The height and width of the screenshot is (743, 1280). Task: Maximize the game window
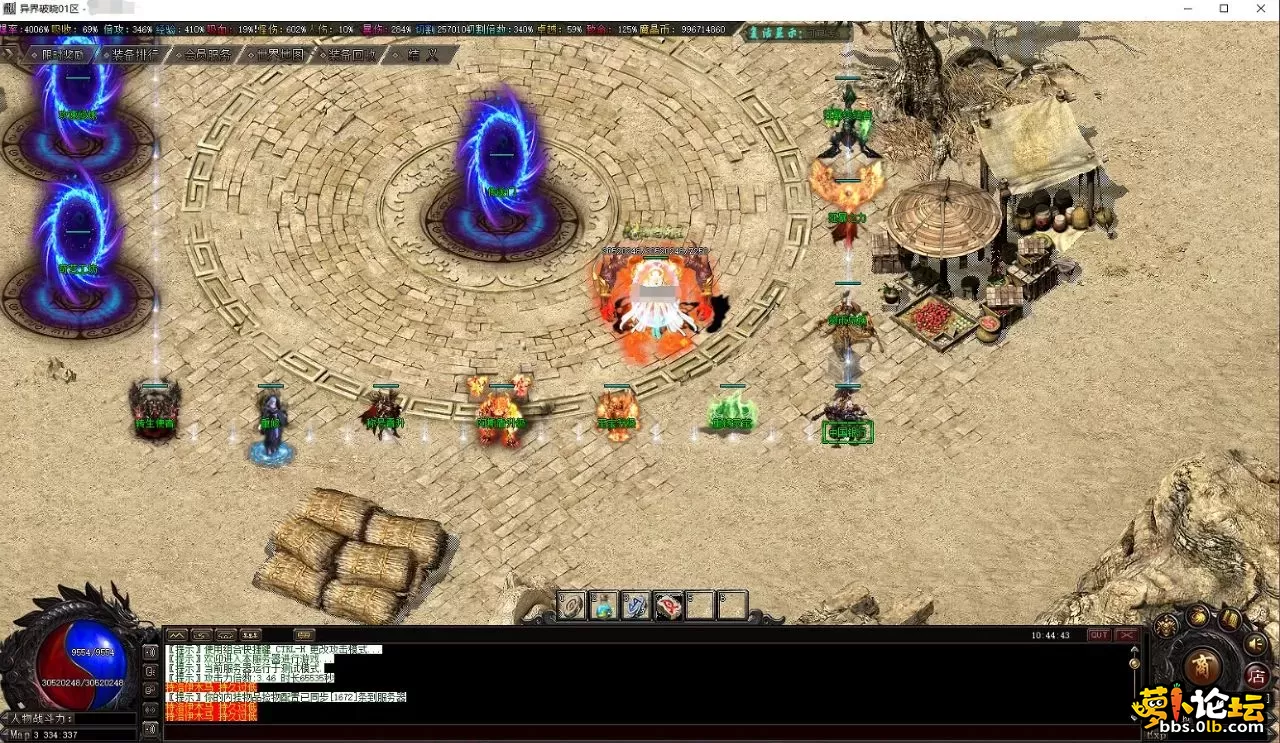coord(1224,8)
